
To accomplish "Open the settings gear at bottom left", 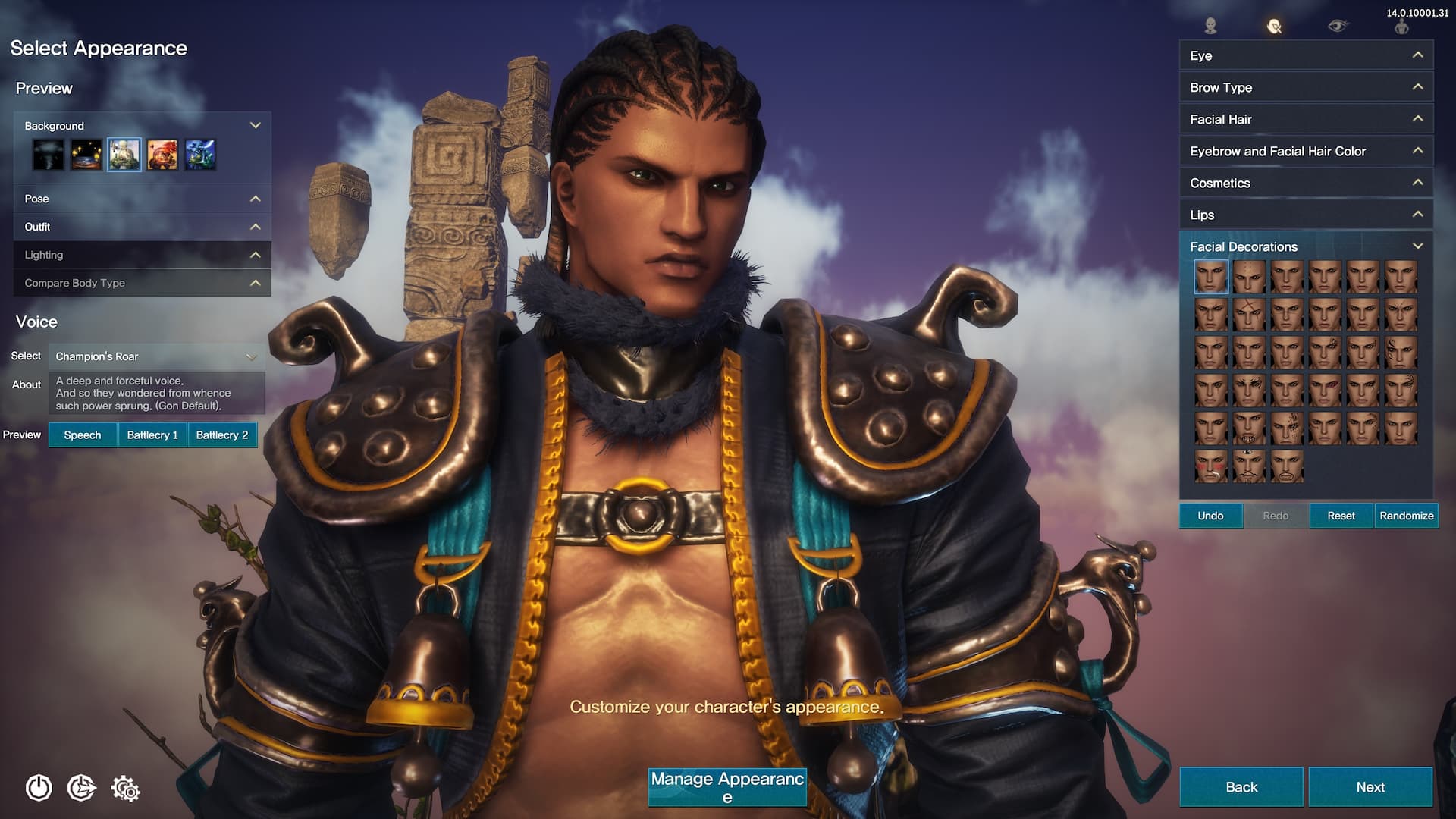I will (x=127, y=789).
